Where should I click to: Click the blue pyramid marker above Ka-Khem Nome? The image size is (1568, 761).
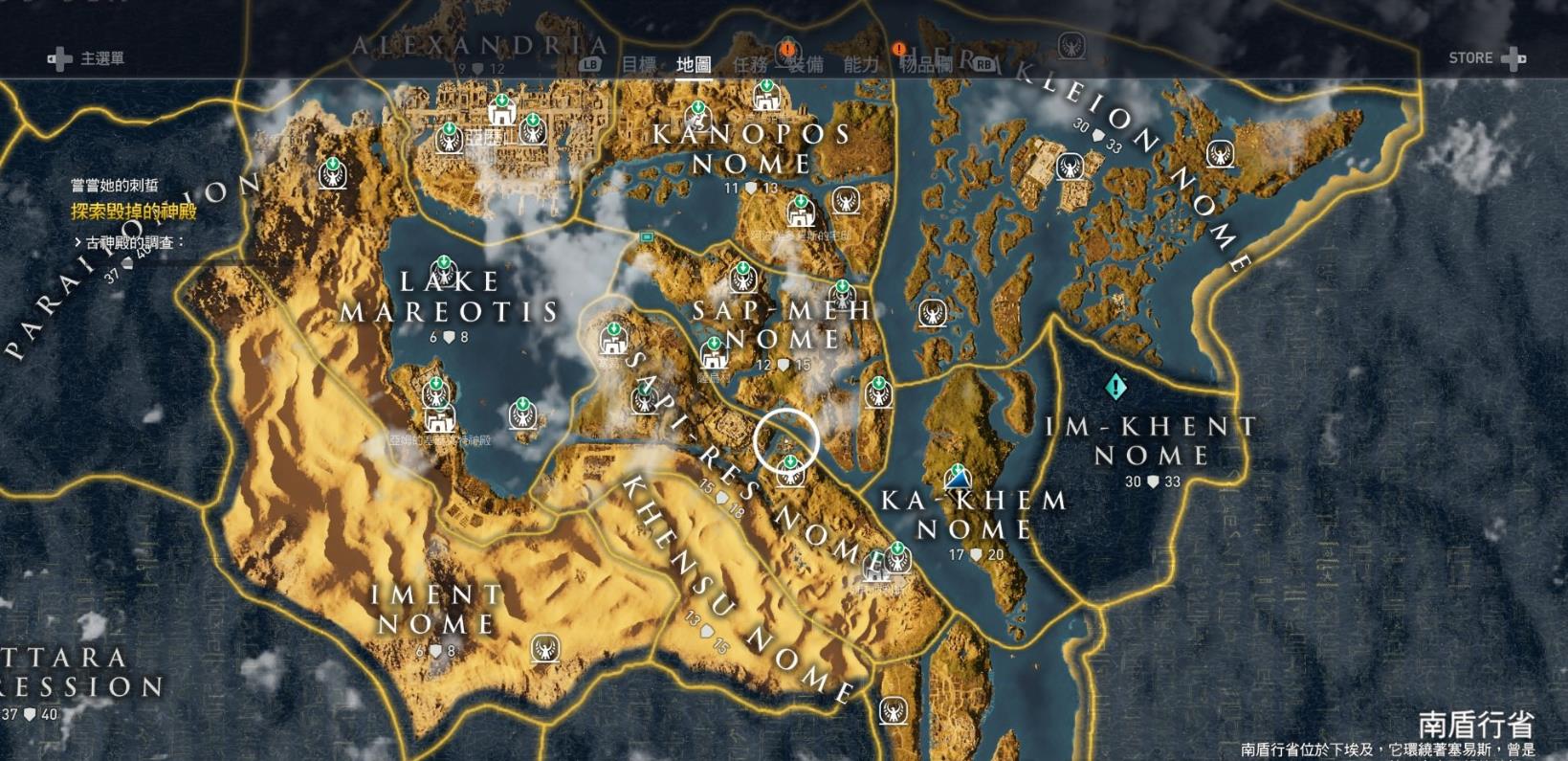point(957,476)
